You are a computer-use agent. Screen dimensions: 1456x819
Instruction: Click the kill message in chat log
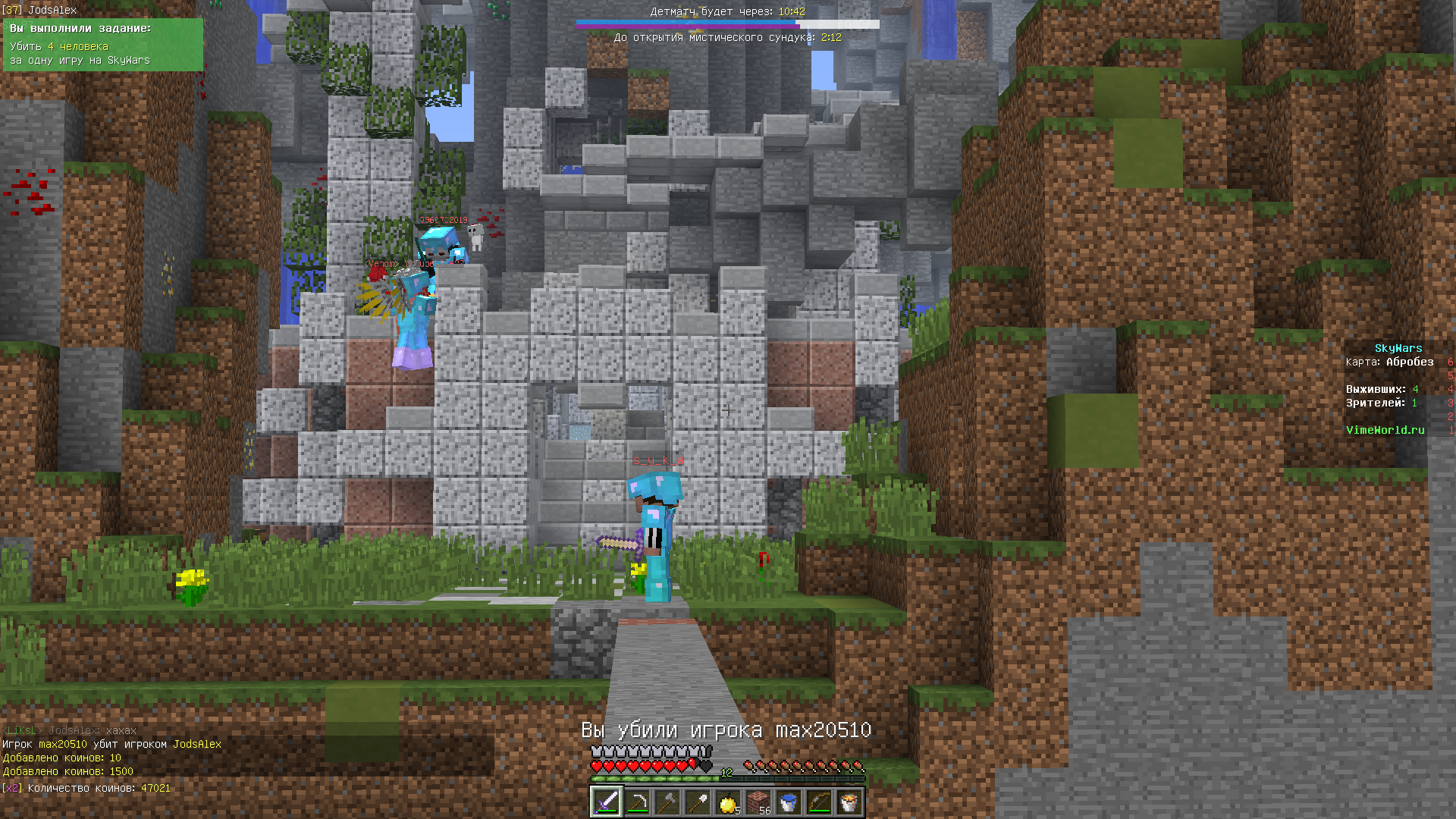point(112,744)
